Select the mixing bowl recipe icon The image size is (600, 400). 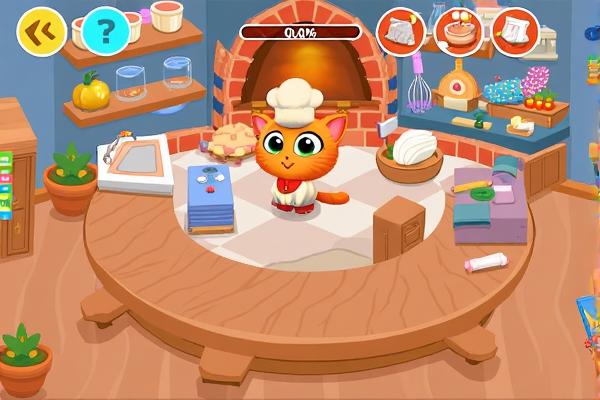coord(458,32)
